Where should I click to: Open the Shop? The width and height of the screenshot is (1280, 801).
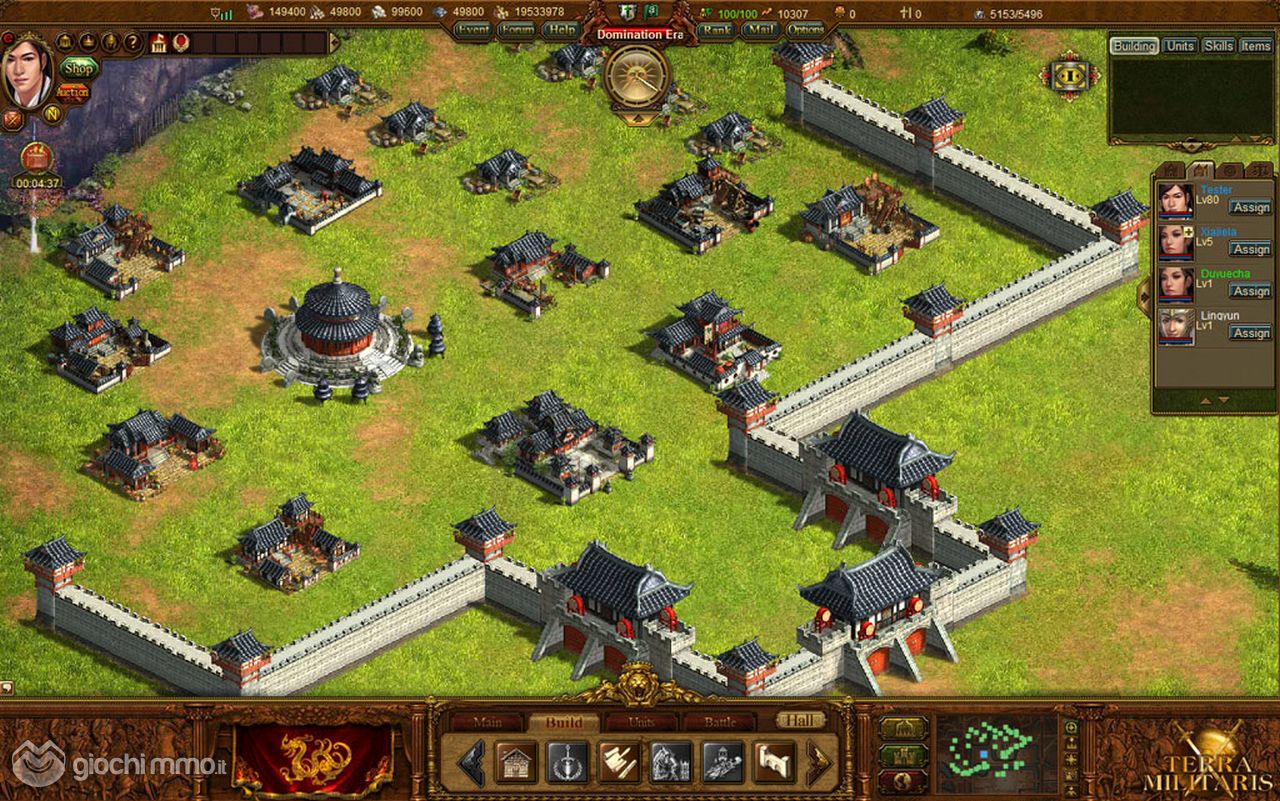(77, 67)
